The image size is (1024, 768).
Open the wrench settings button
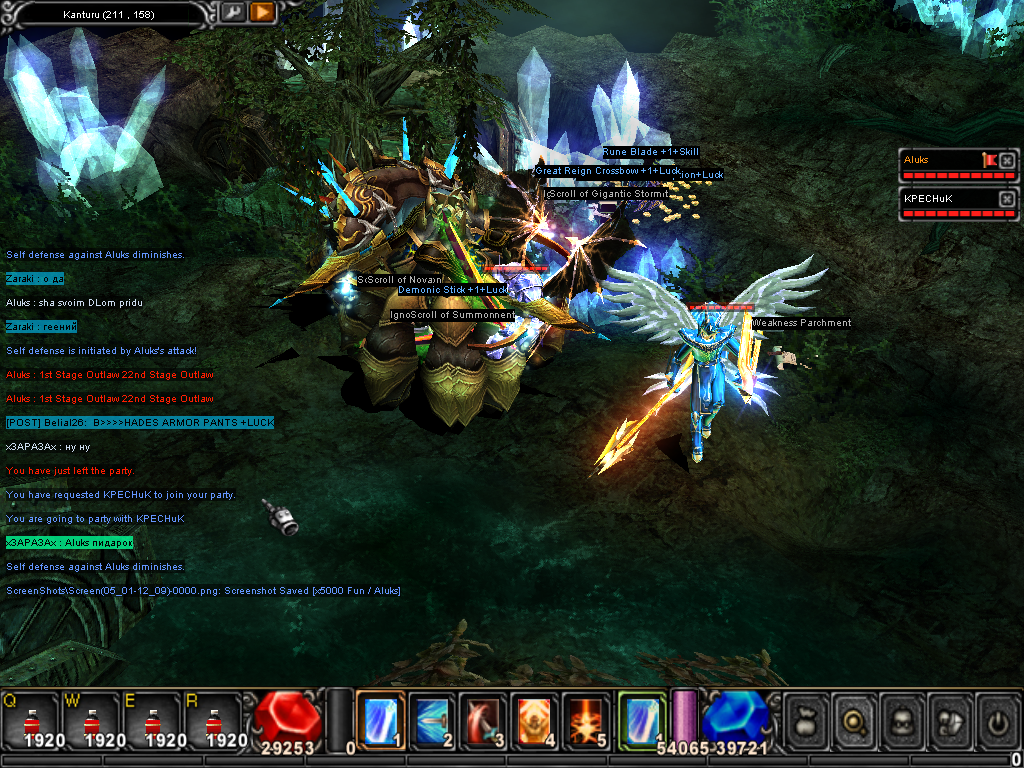[x=232, y=12]
